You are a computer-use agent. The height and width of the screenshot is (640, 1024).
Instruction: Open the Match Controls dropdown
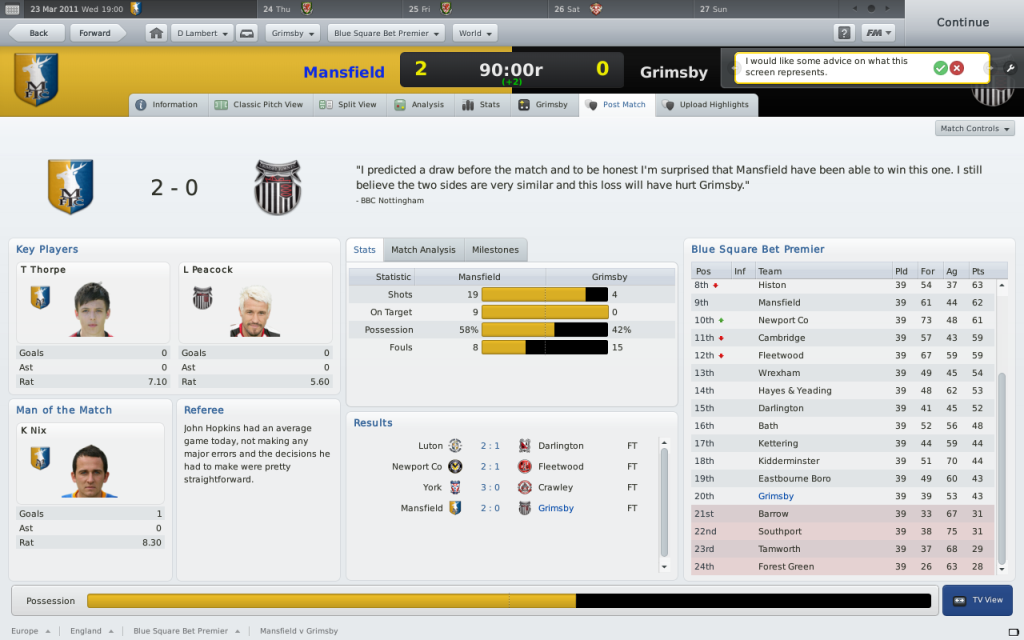pos(975,128)
